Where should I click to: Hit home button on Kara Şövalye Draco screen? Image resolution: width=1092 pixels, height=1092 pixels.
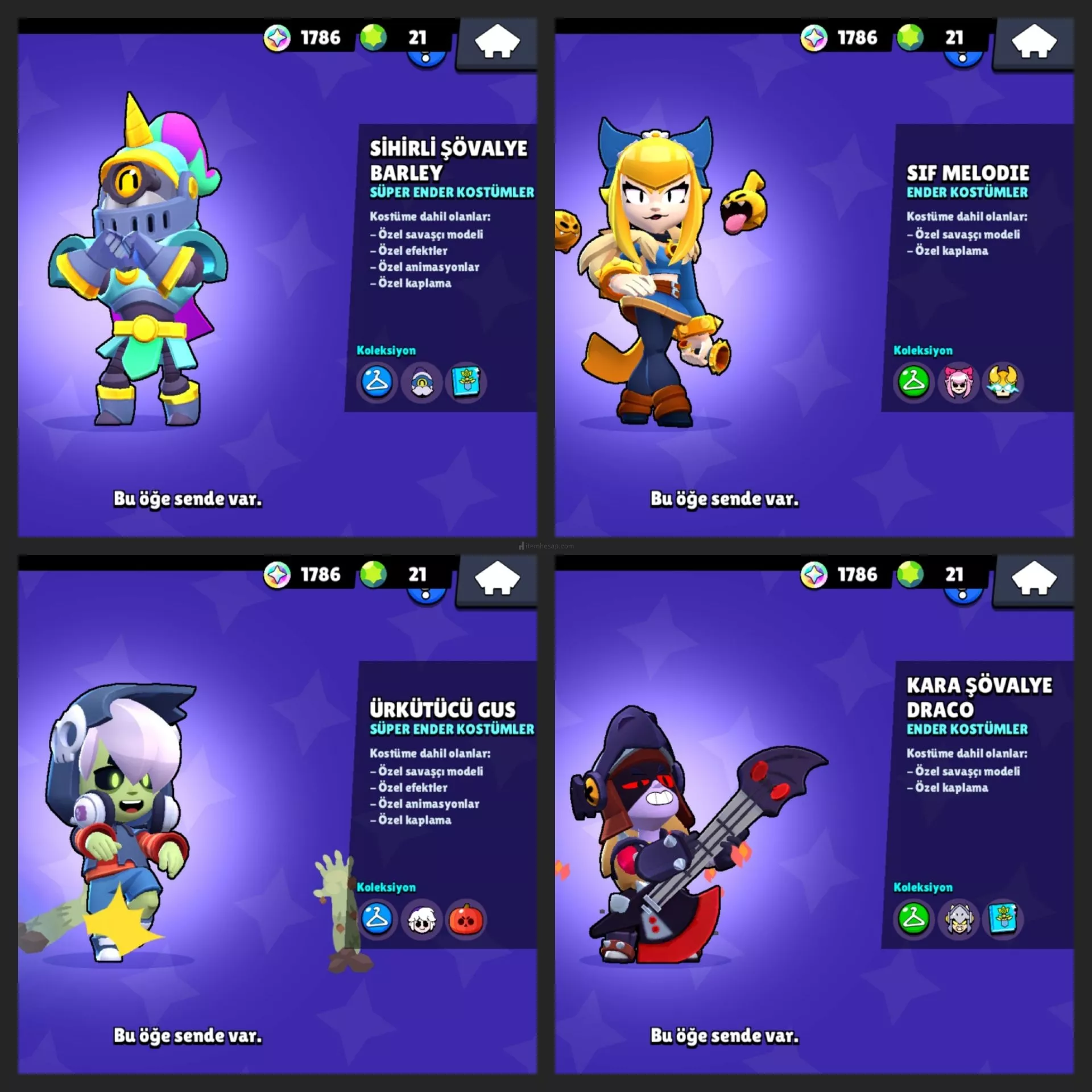click(x=1034, y=580)
